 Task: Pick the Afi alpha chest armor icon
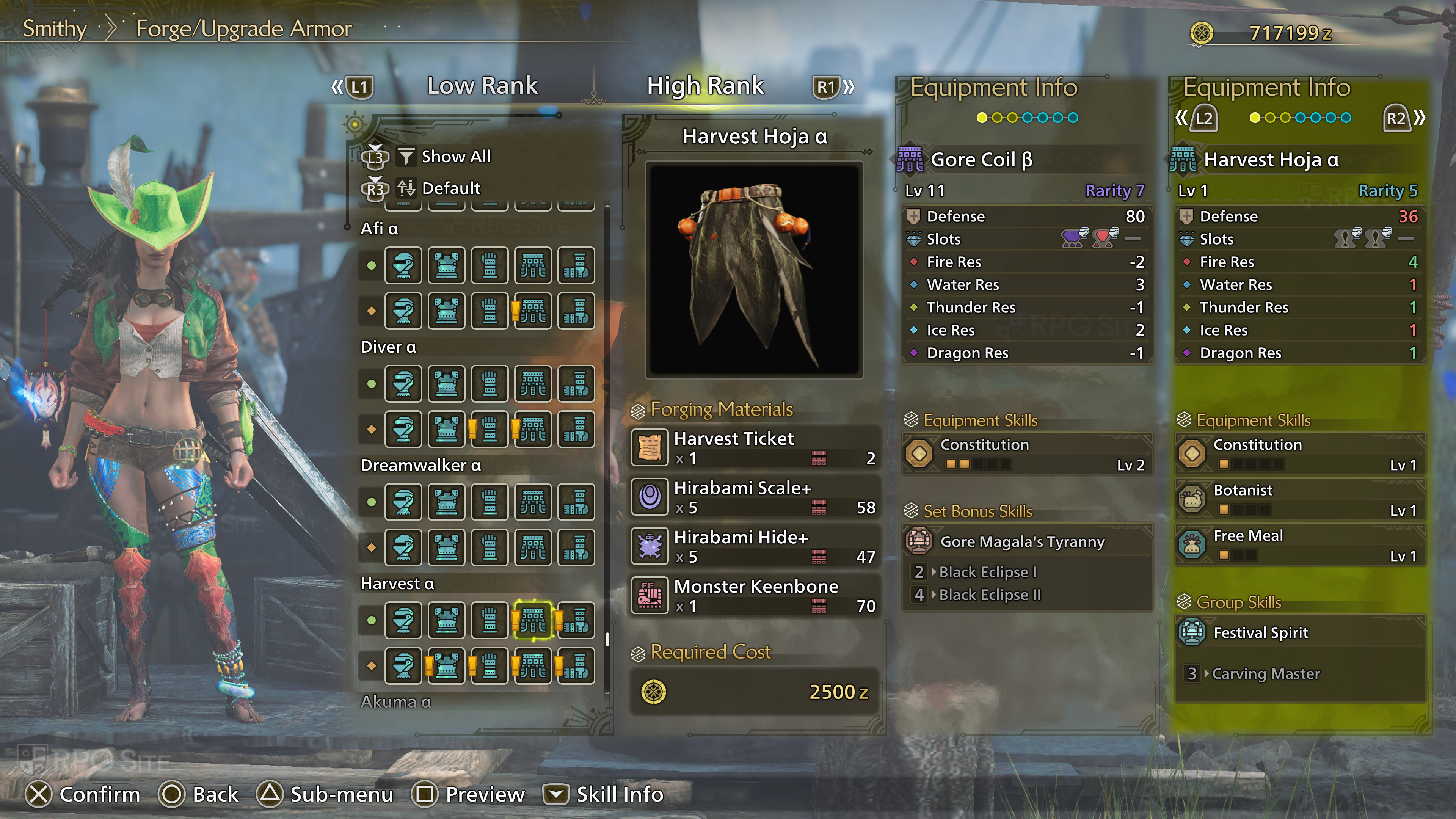[447, 265]
